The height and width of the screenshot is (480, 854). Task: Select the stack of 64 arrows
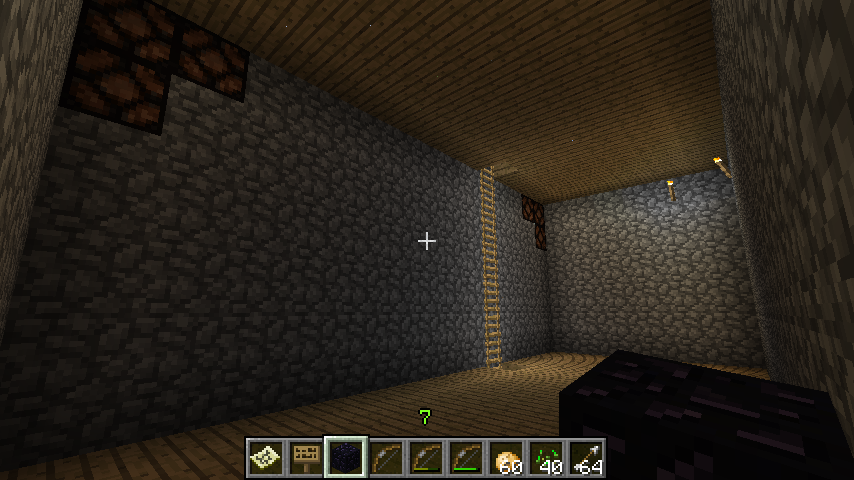(586, 458)
